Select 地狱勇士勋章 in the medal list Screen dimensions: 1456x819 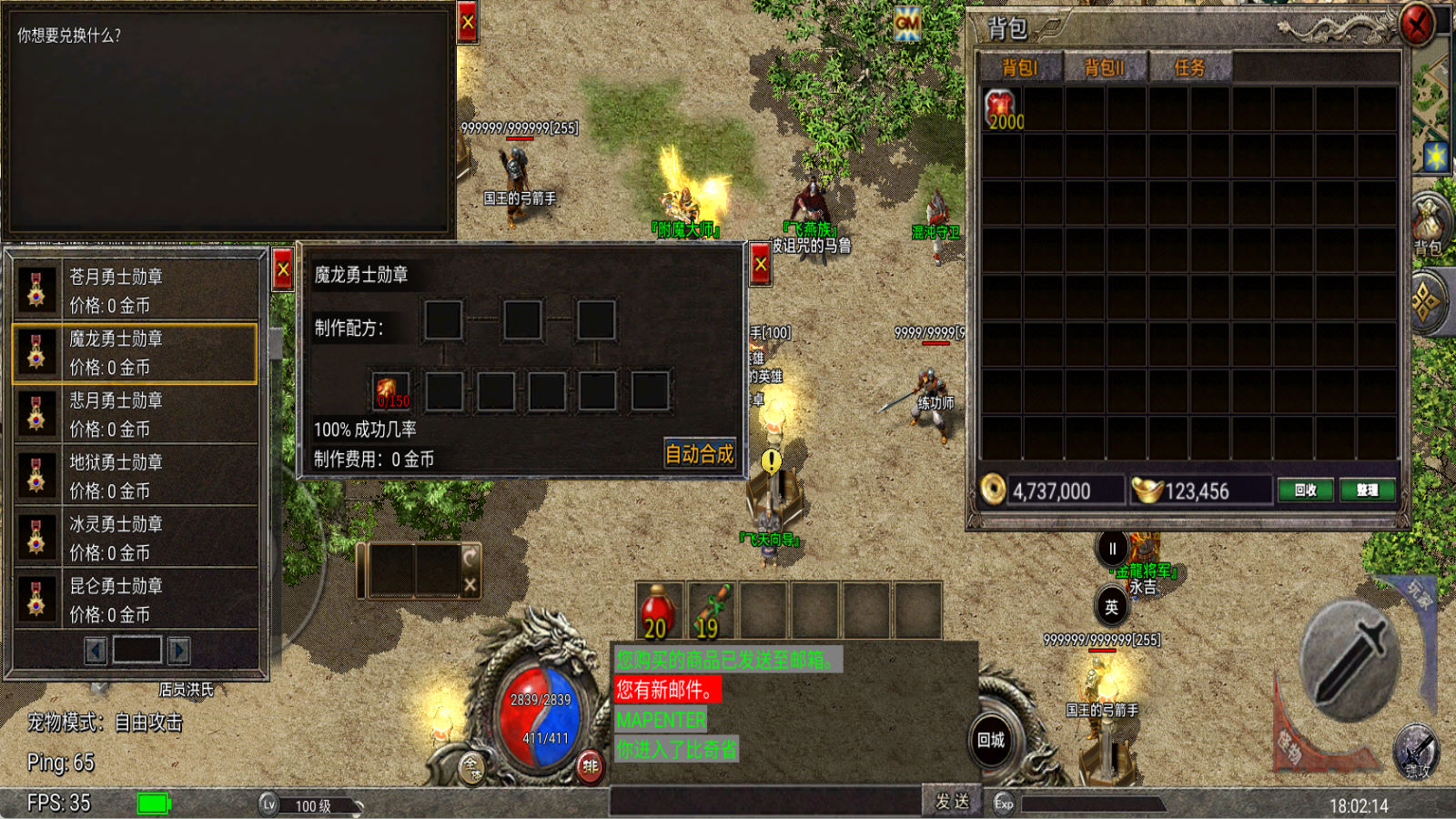[135, 476]
